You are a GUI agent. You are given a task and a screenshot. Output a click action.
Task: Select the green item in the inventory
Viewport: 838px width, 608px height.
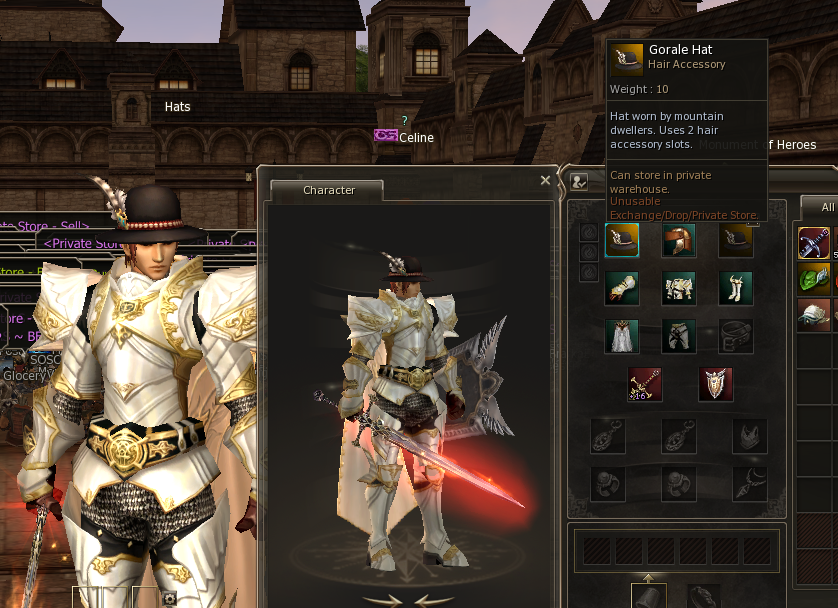814,279
